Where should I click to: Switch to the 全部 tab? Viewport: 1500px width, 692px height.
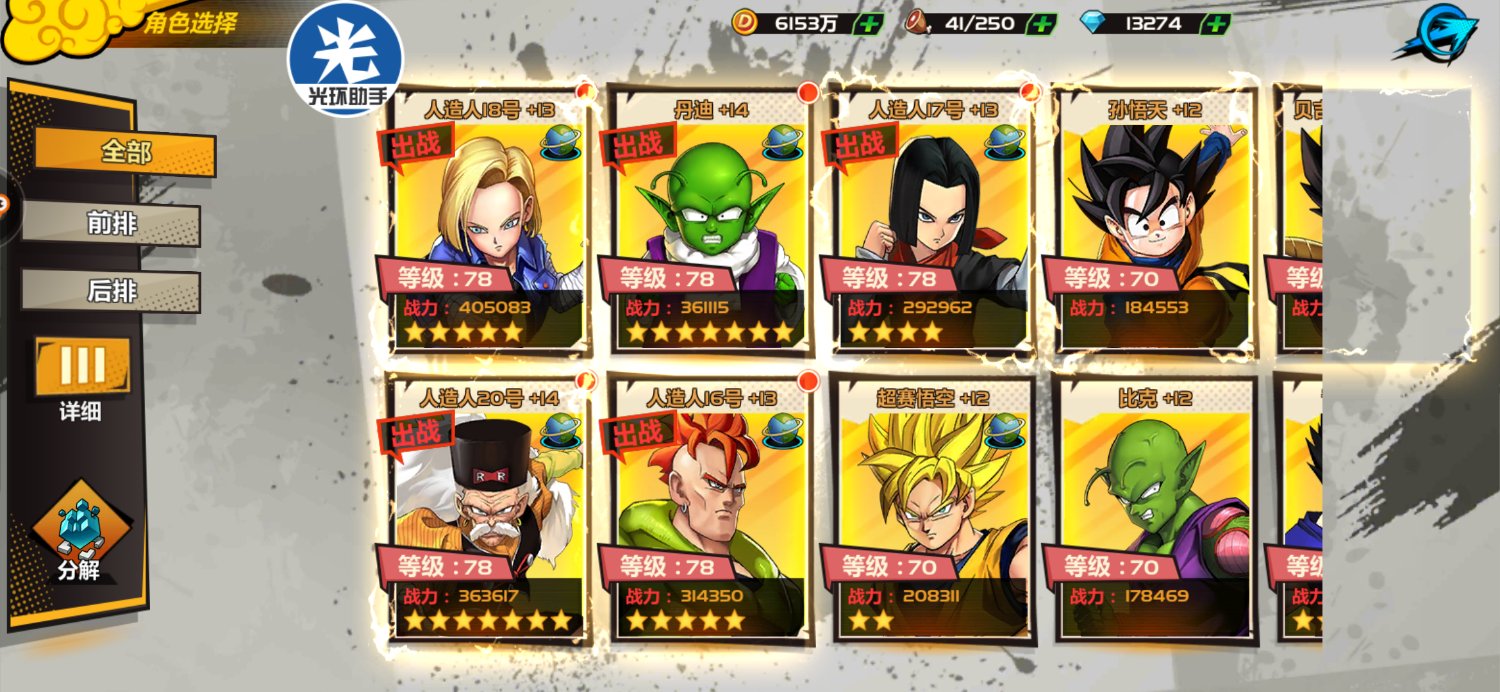pos(125,152)
